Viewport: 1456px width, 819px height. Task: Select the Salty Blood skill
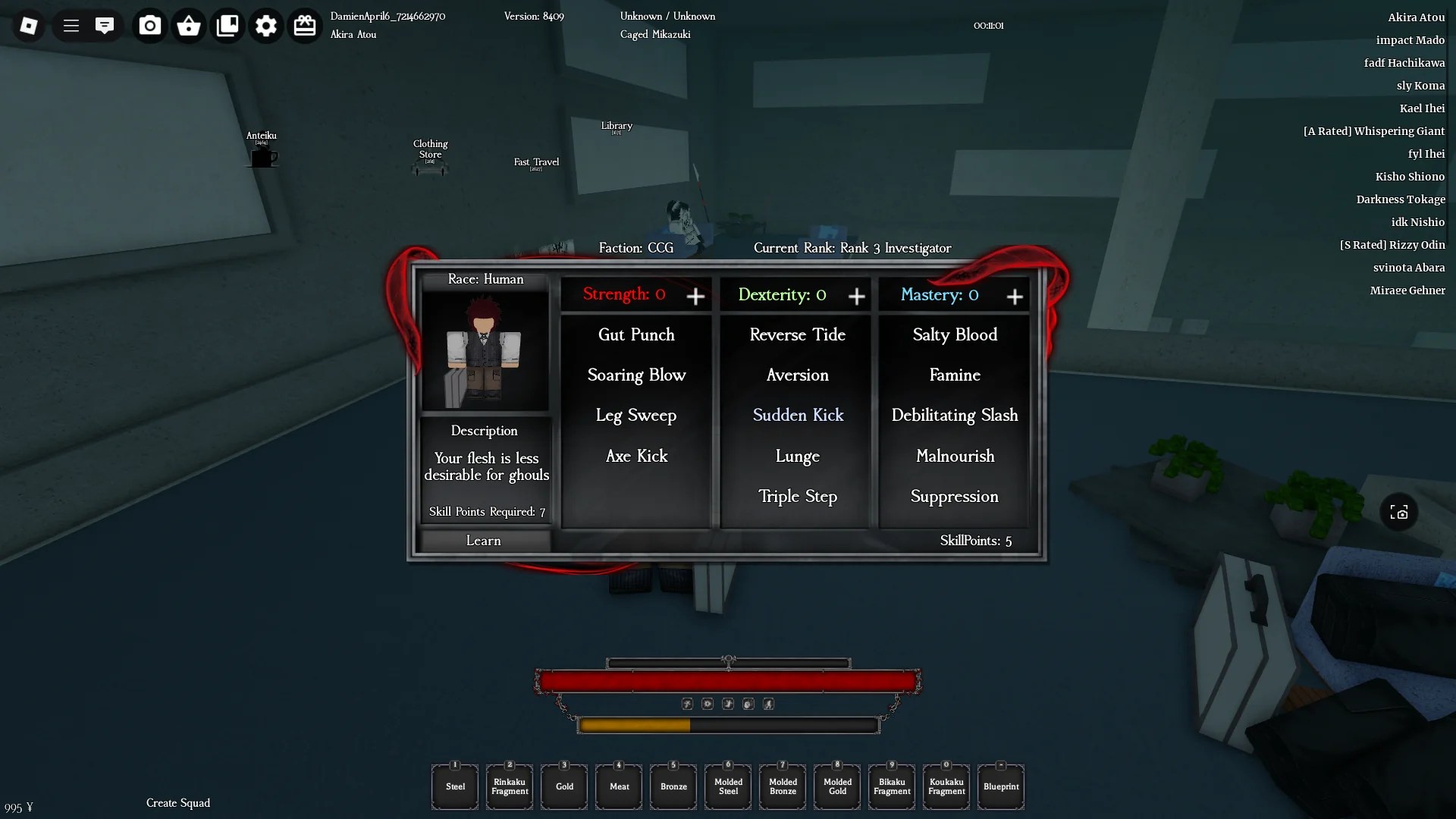click(x=954, y=334)
